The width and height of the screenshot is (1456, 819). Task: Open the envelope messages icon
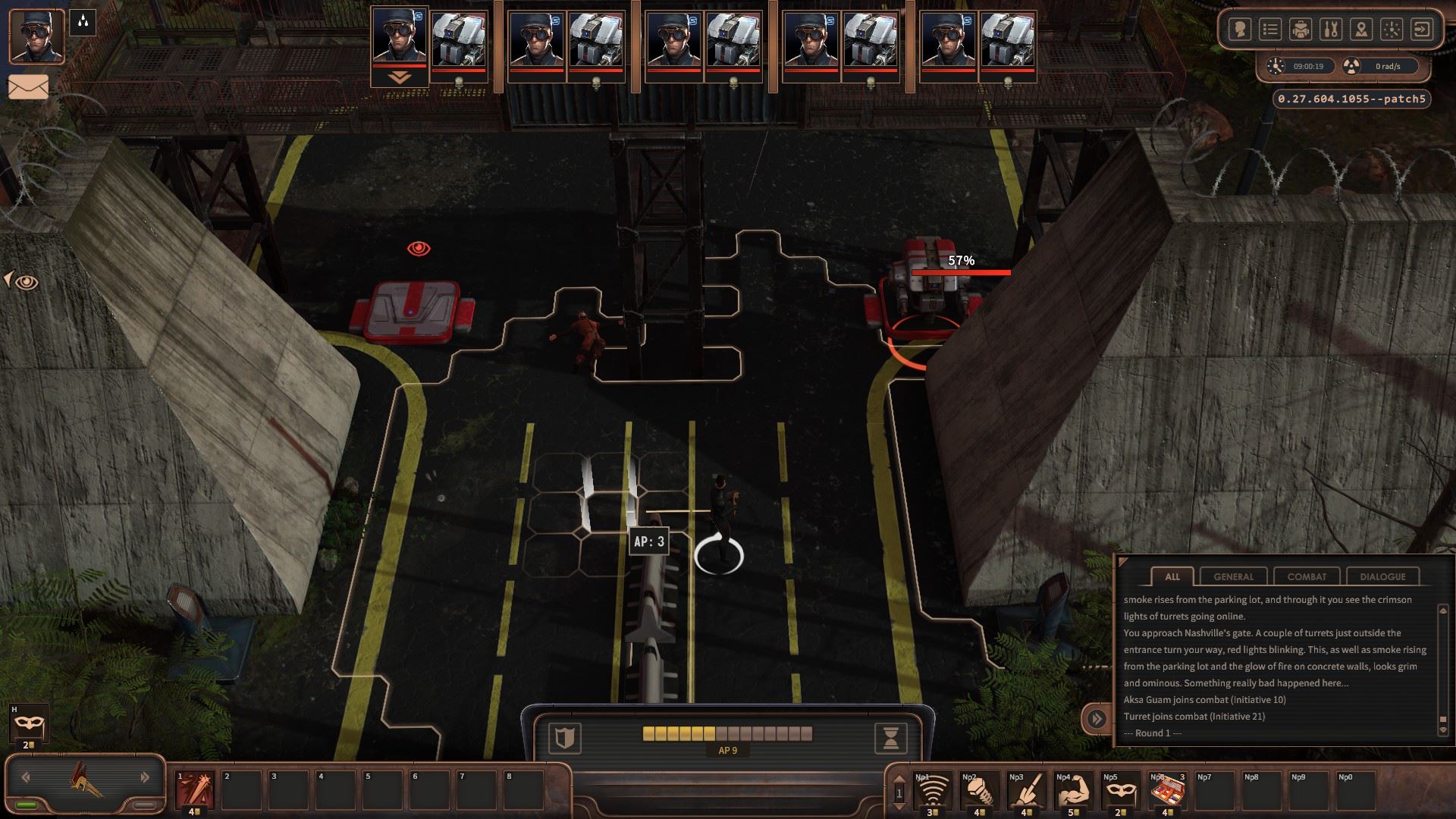[x=28, y=87]
